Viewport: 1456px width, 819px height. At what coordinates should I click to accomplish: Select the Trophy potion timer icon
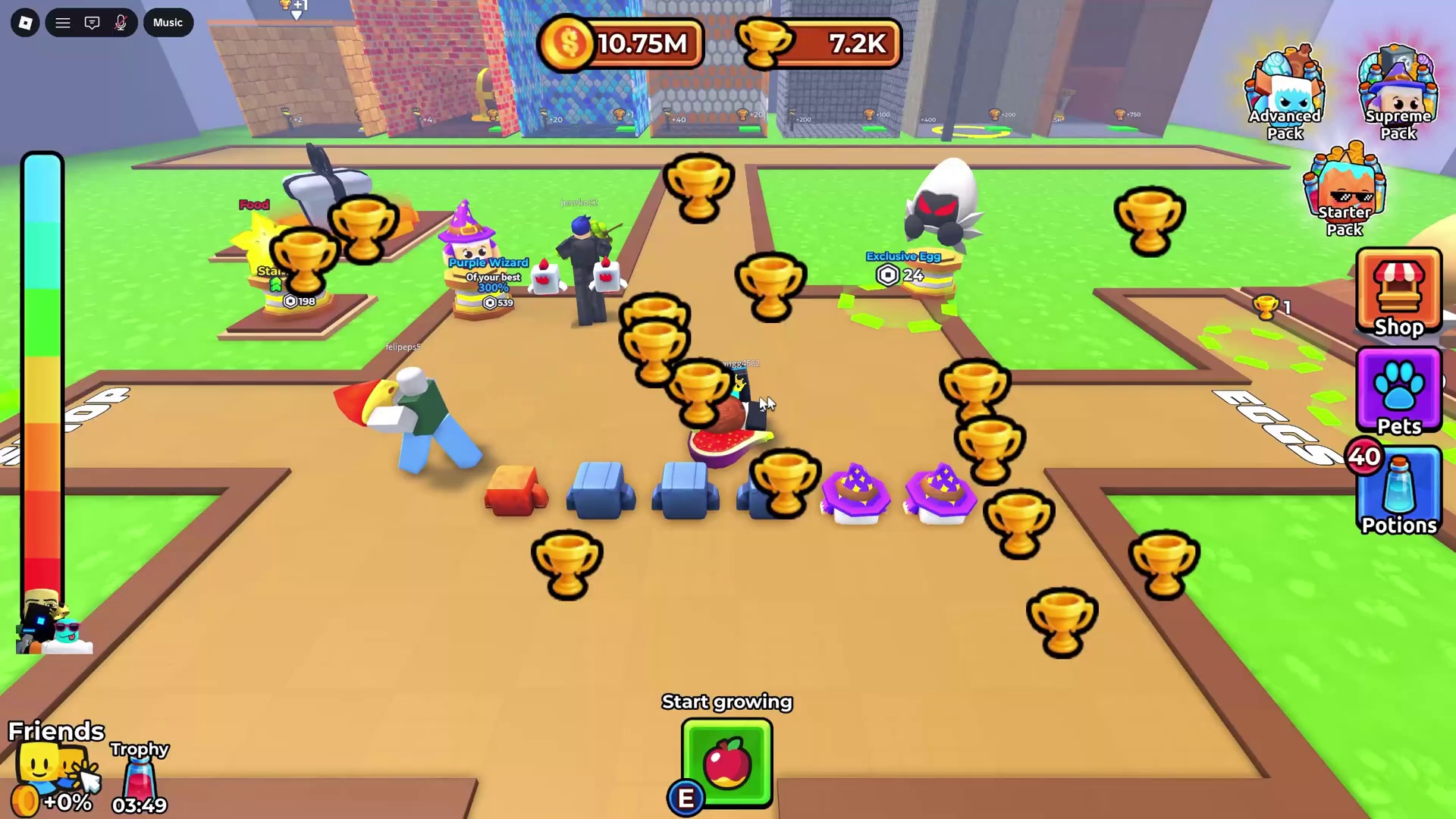(140, 777)
